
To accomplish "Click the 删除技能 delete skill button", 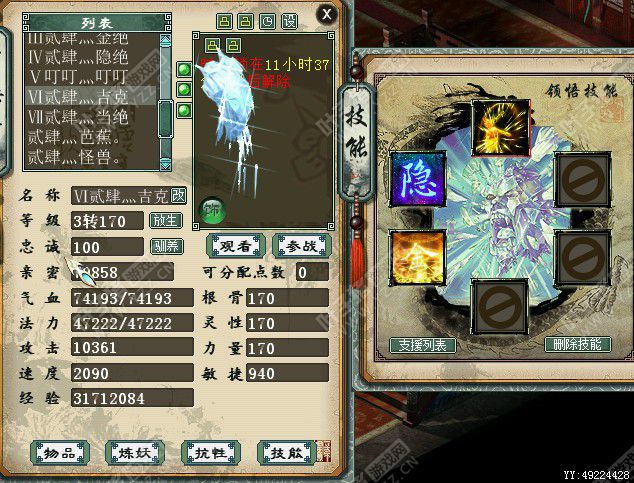I will tap(577, 344).
